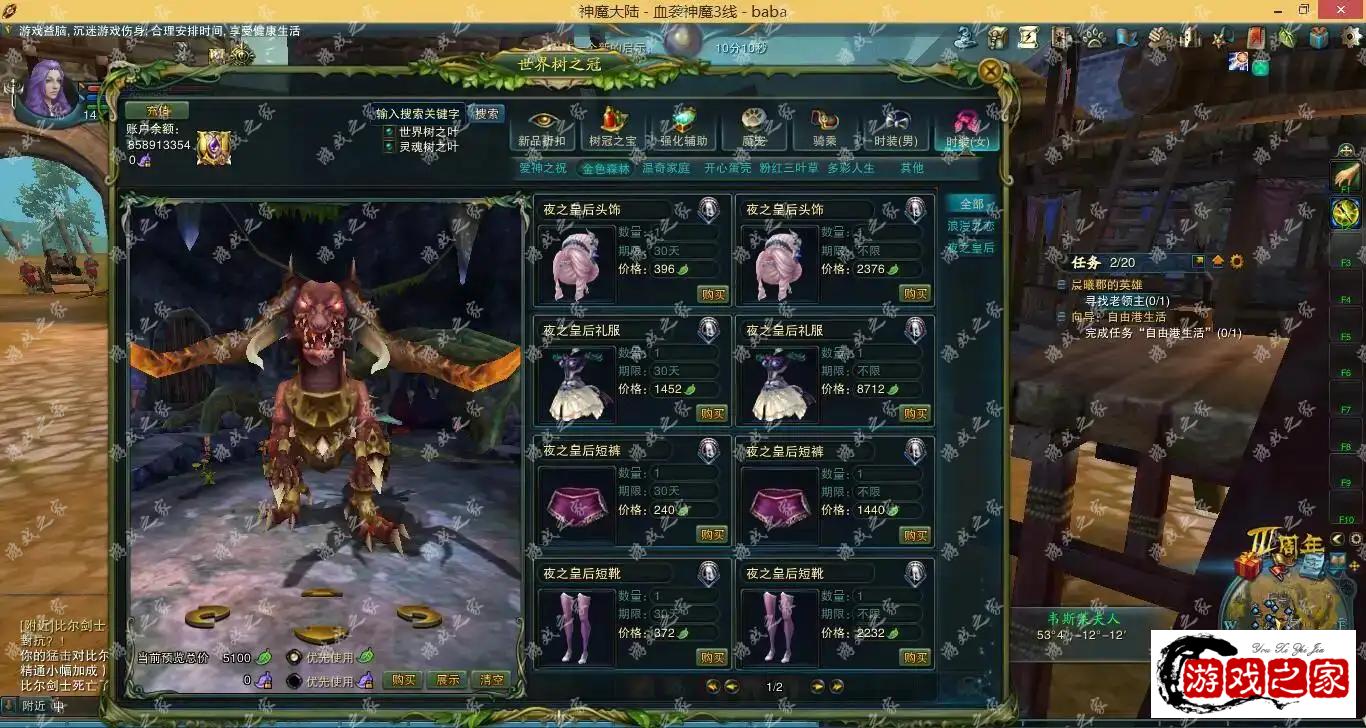Switch to the 强化辅助 category

(x=683, y=129)
